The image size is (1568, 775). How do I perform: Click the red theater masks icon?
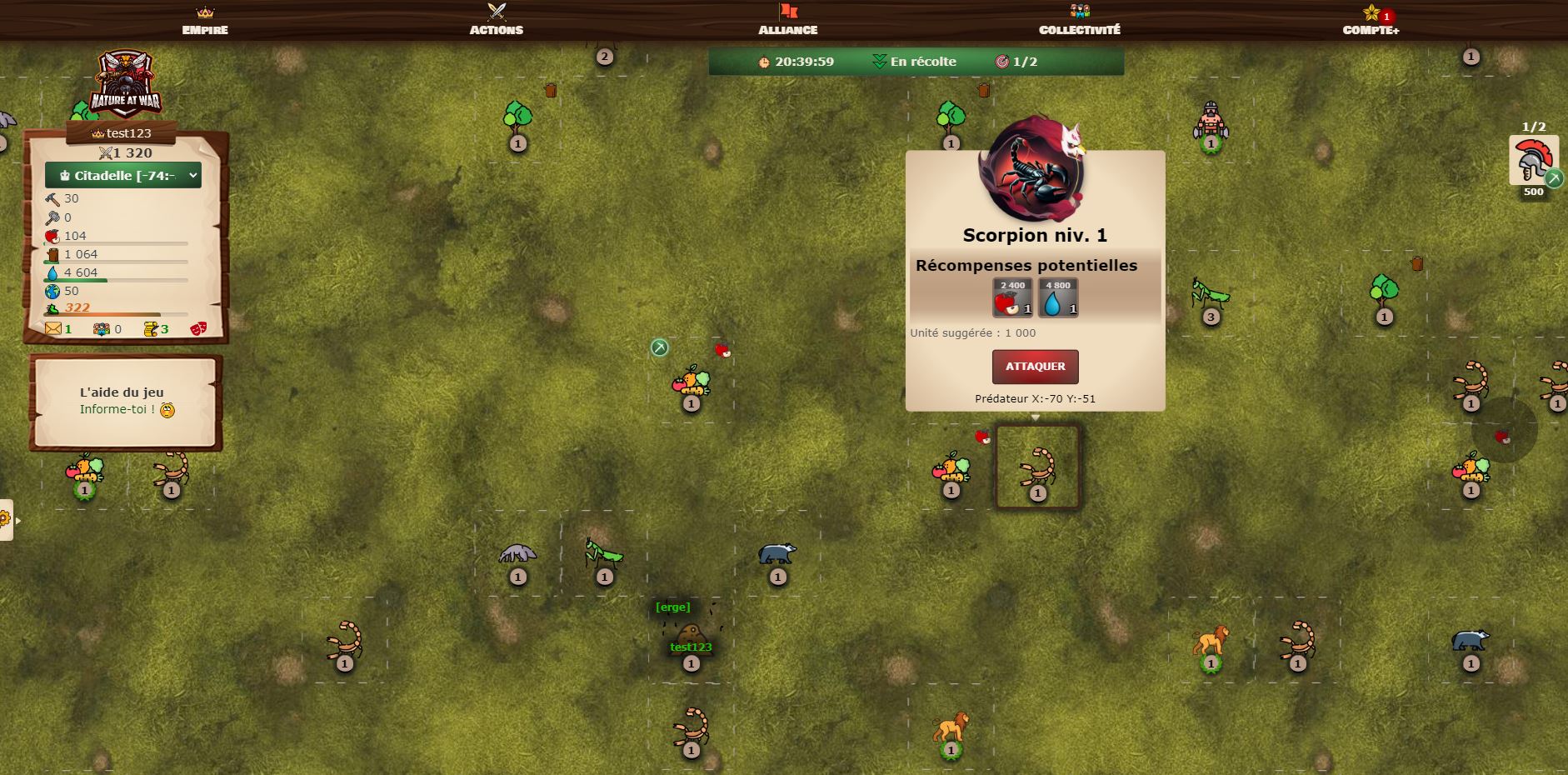(198, 329)
